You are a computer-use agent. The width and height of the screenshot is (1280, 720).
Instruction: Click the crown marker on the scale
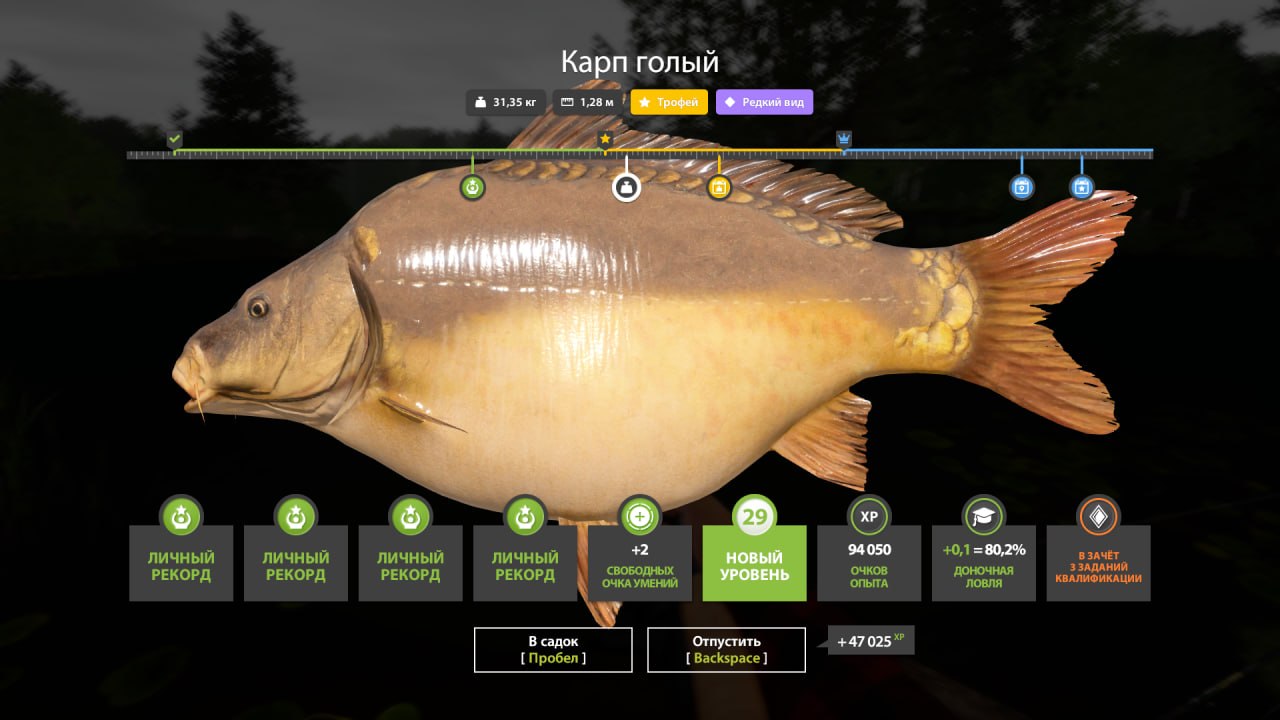coord(844,139)
